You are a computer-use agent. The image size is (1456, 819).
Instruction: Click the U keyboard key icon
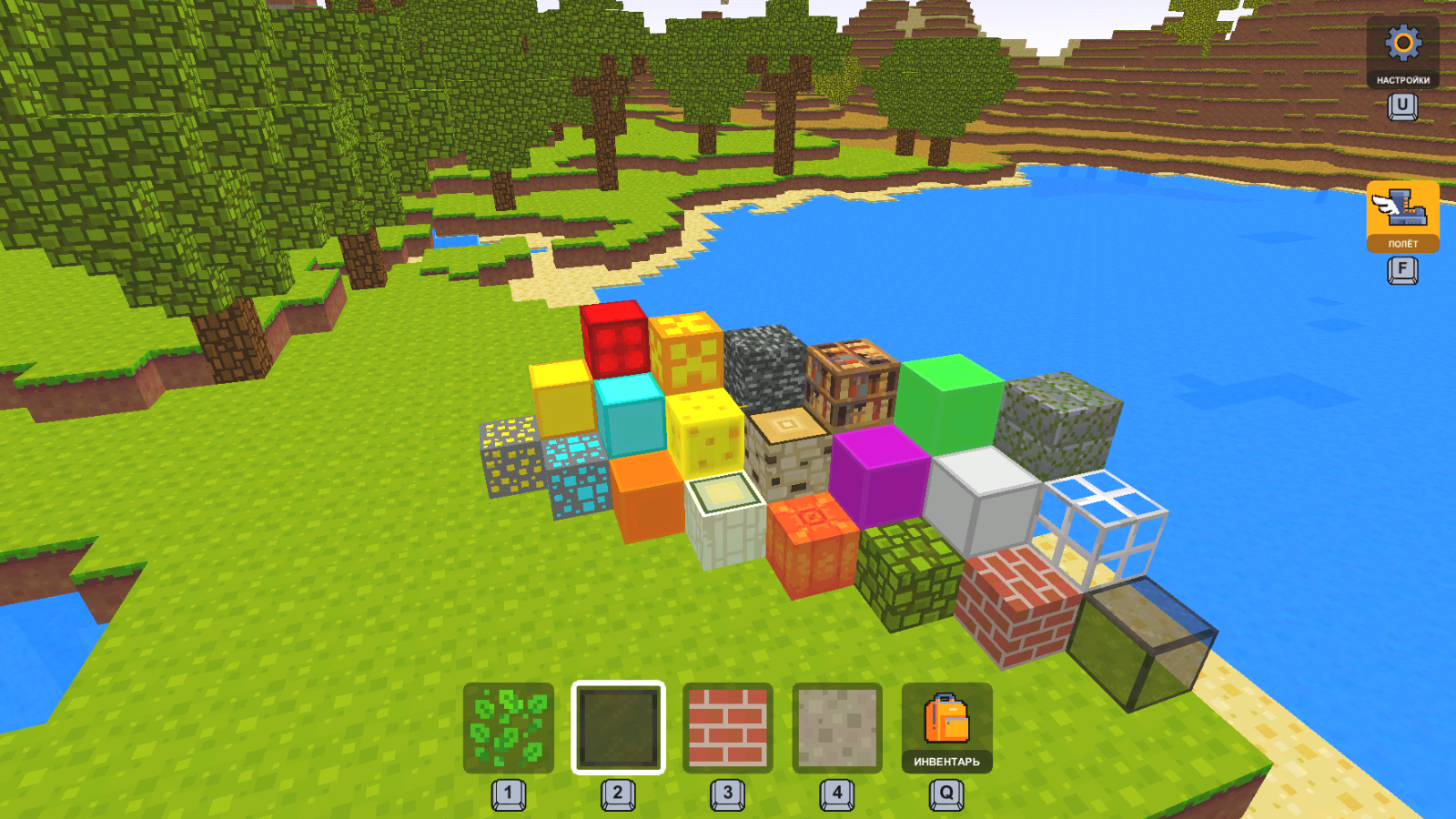tap(1402, 106)
